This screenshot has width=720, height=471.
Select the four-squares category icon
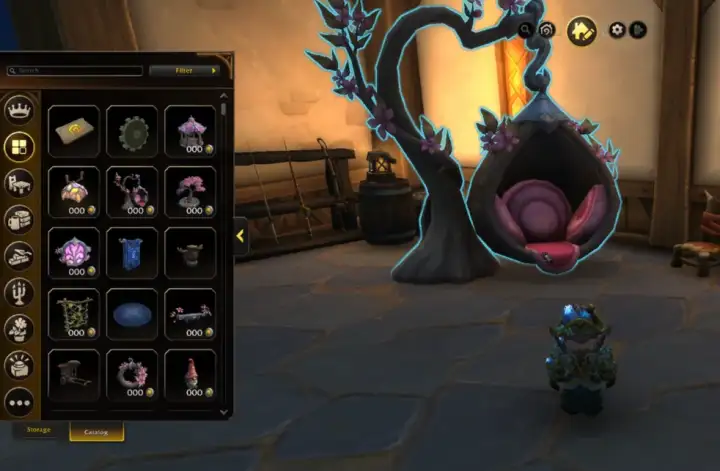[19, 147]
